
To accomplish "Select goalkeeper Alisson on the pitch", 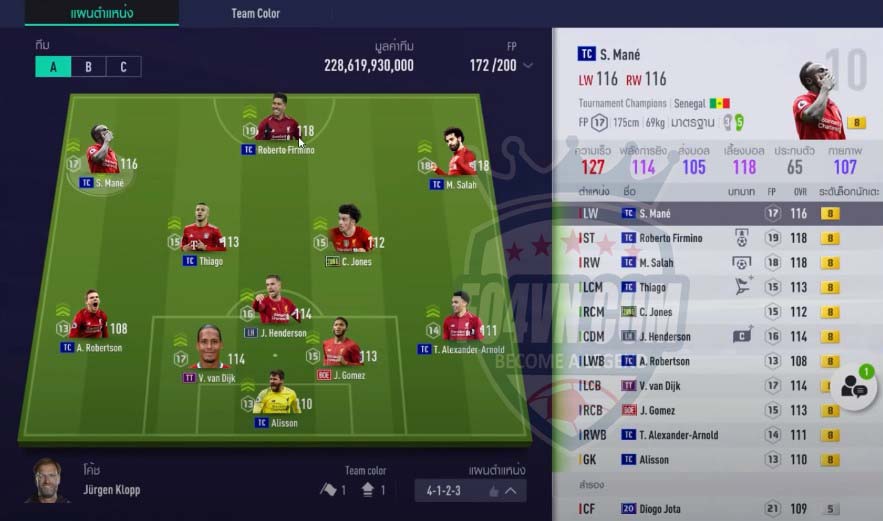I will click(276, 398).
